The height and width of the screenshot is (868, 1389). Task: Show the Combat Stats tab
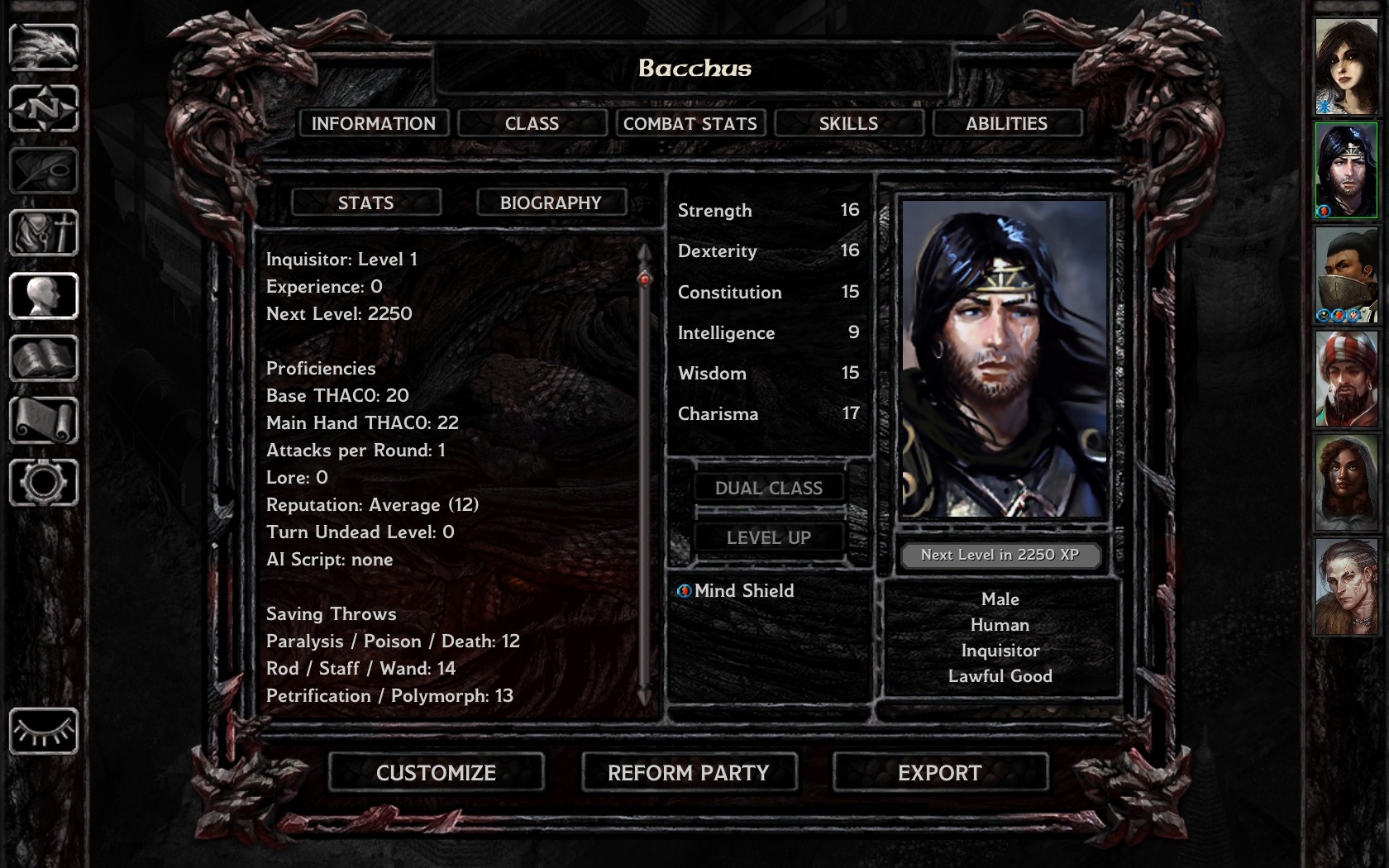click(690, 123)
